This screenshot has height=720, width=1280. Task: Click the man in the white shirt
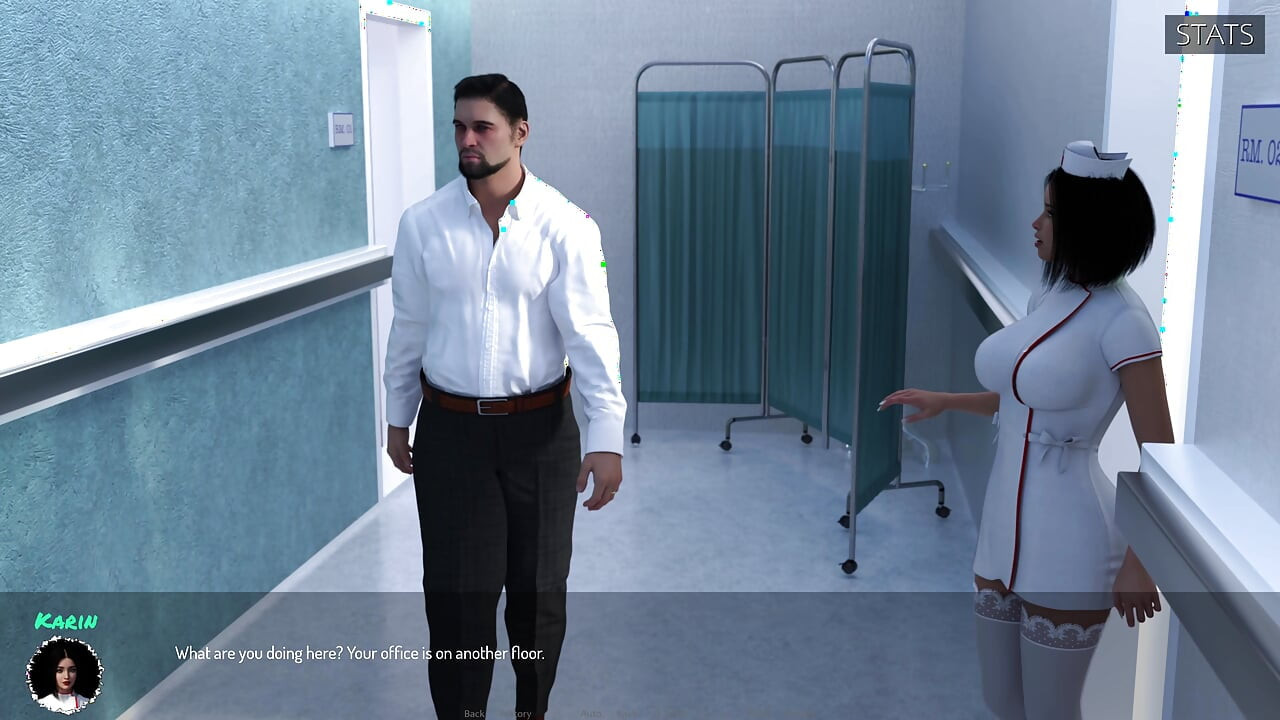pyautogui.click(x=500, y=300)
